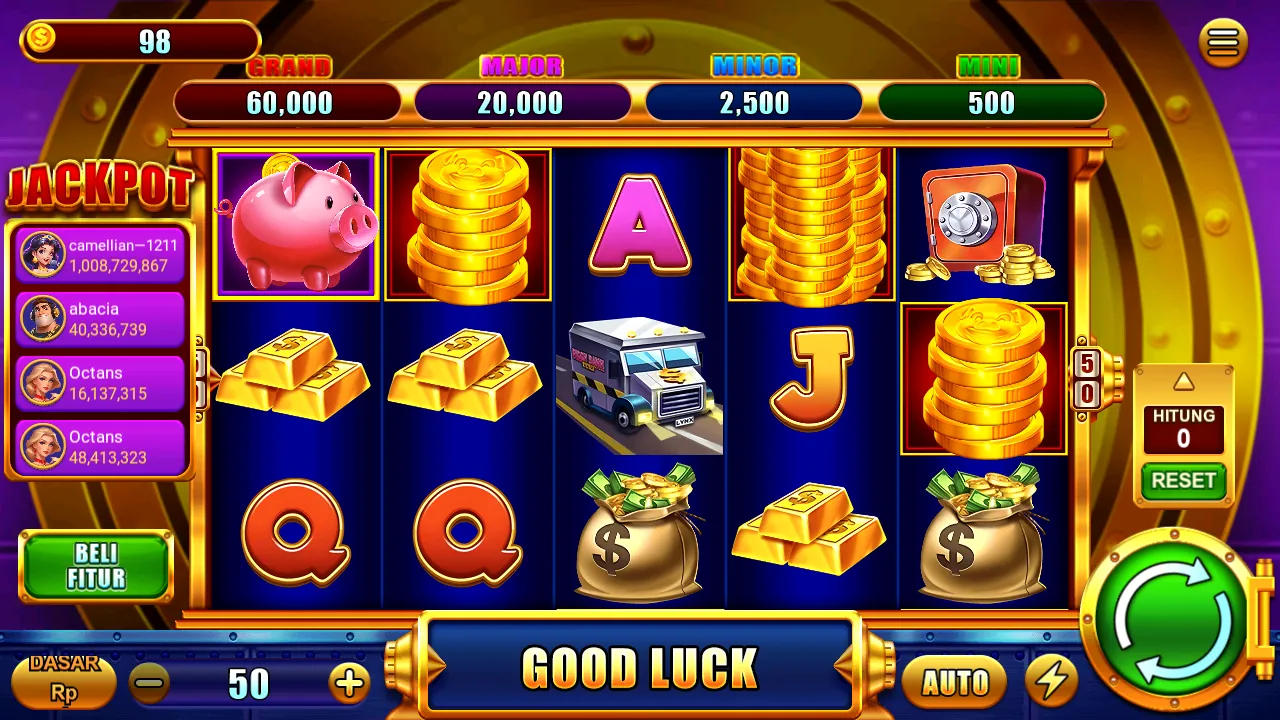Click the red safe vault symbol
This screenshot has height=720, width=1280.
coord(982,222)
